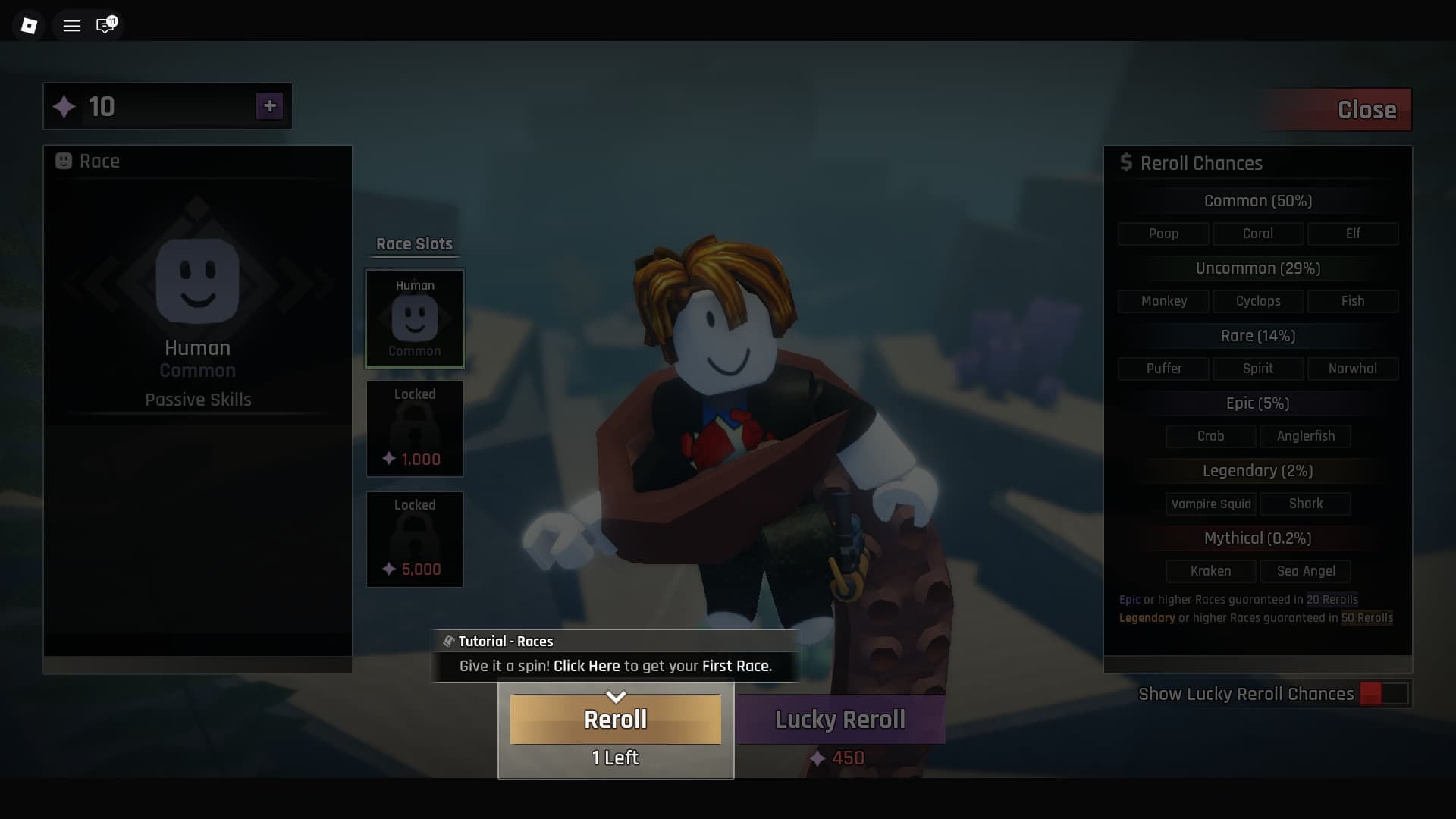Image resolution: width=1456 pixels, height=819 pixels.
Task: Click the down chevron above the Reroll button
Action: pos(615,697)
